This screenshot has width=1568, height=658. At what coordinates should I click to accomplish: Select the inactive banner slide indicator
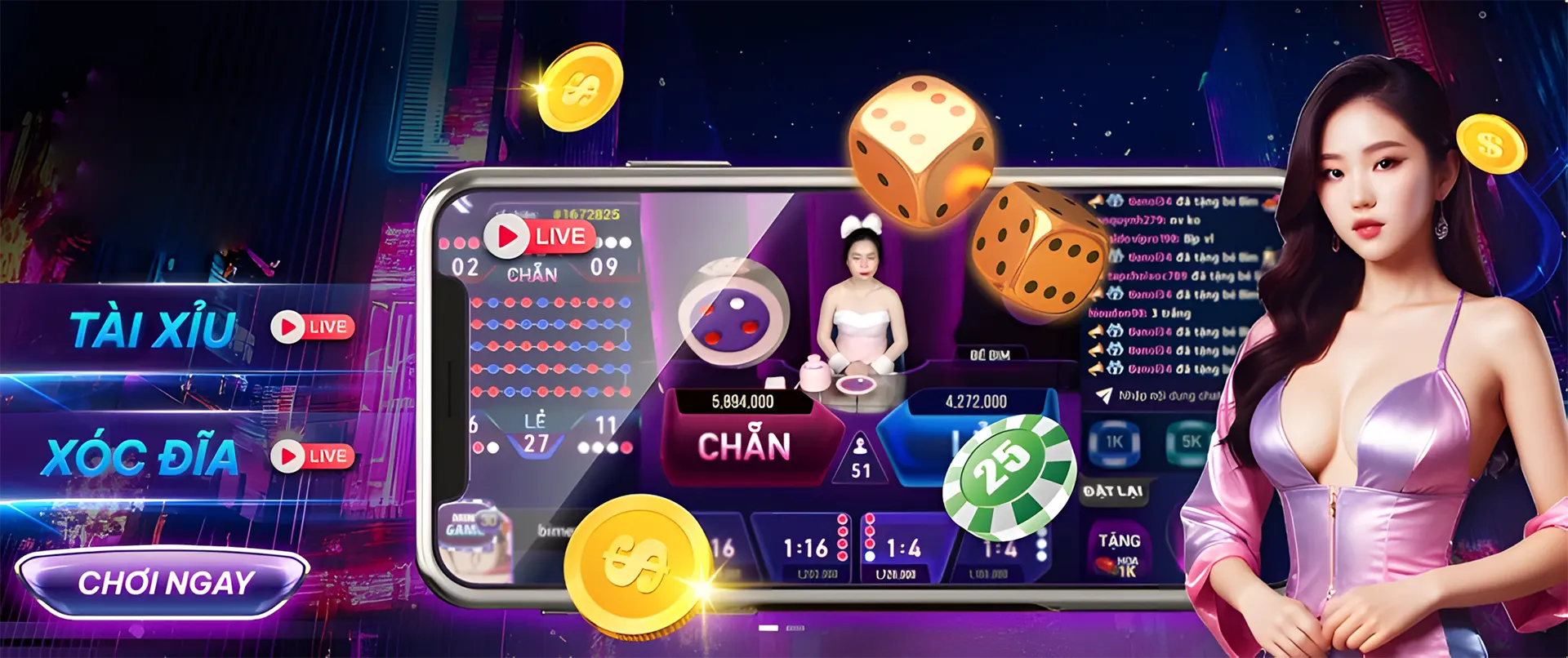(x=795, y=628)
